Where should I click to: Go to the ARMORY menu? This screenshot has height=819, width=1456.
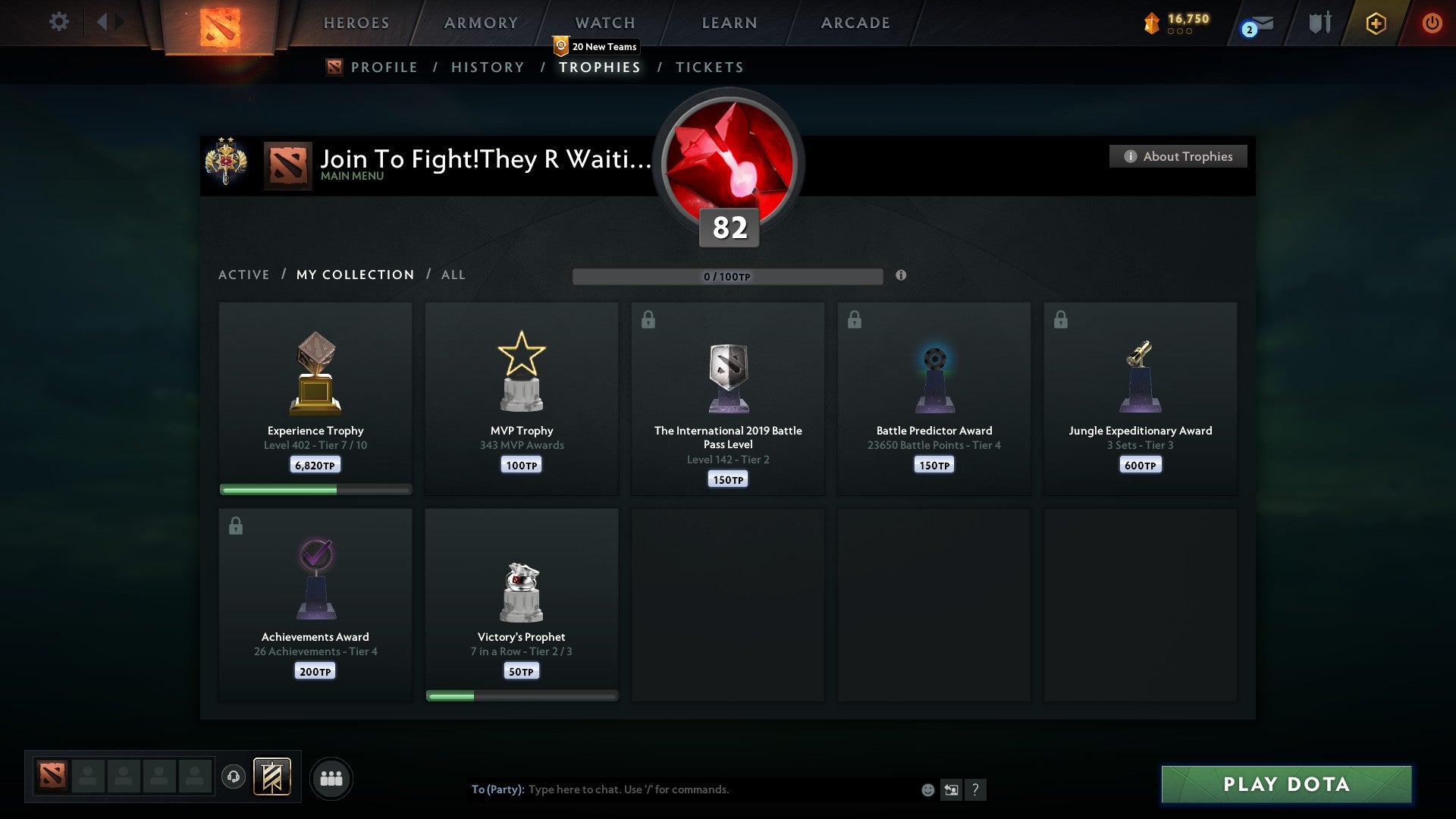[x=481, y=23]
